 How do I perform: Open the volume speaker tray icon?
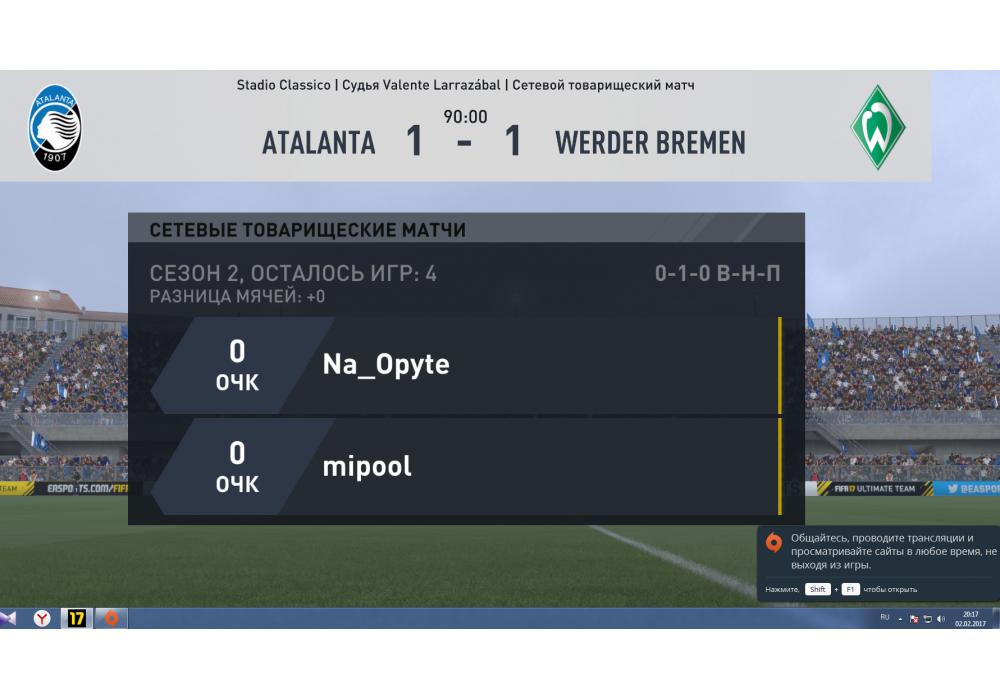pos(941,619)
